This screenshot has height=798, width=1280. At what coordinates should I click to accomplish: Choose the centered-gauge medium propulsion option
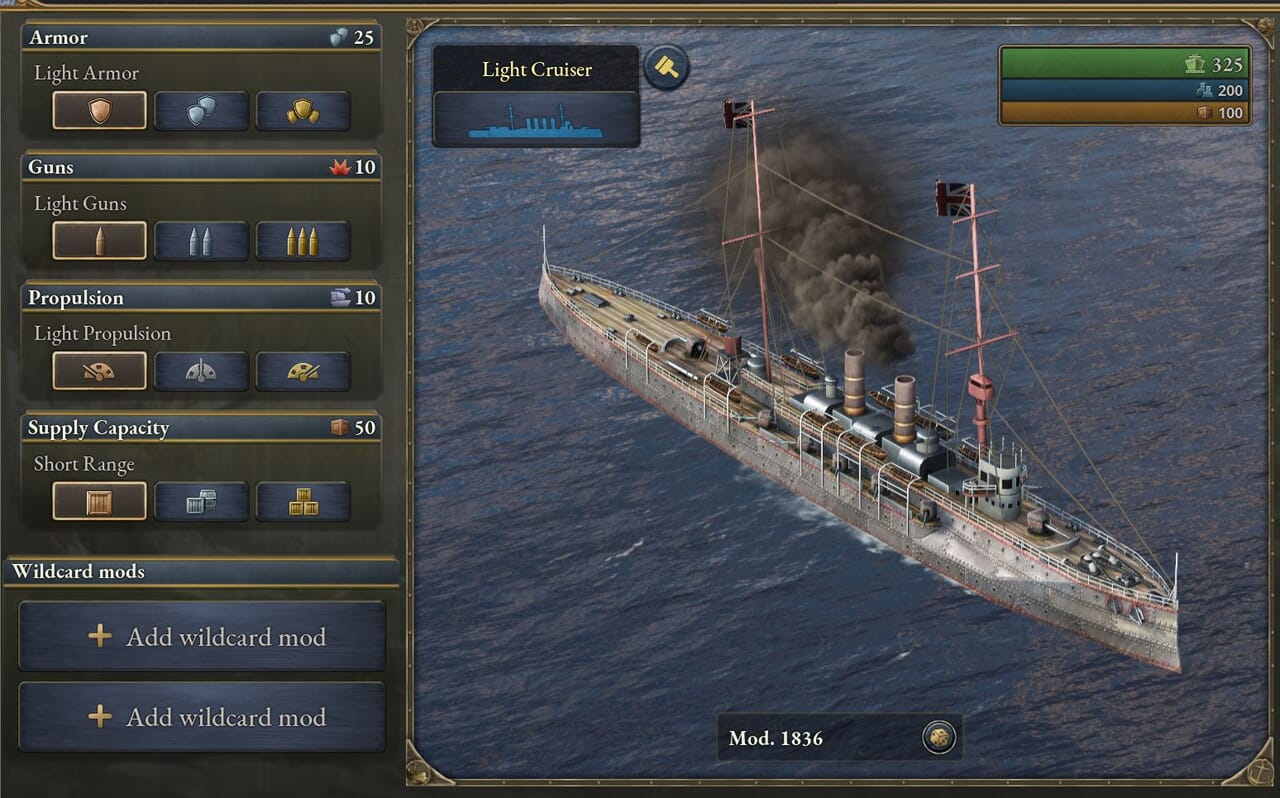tap(201, 371)
